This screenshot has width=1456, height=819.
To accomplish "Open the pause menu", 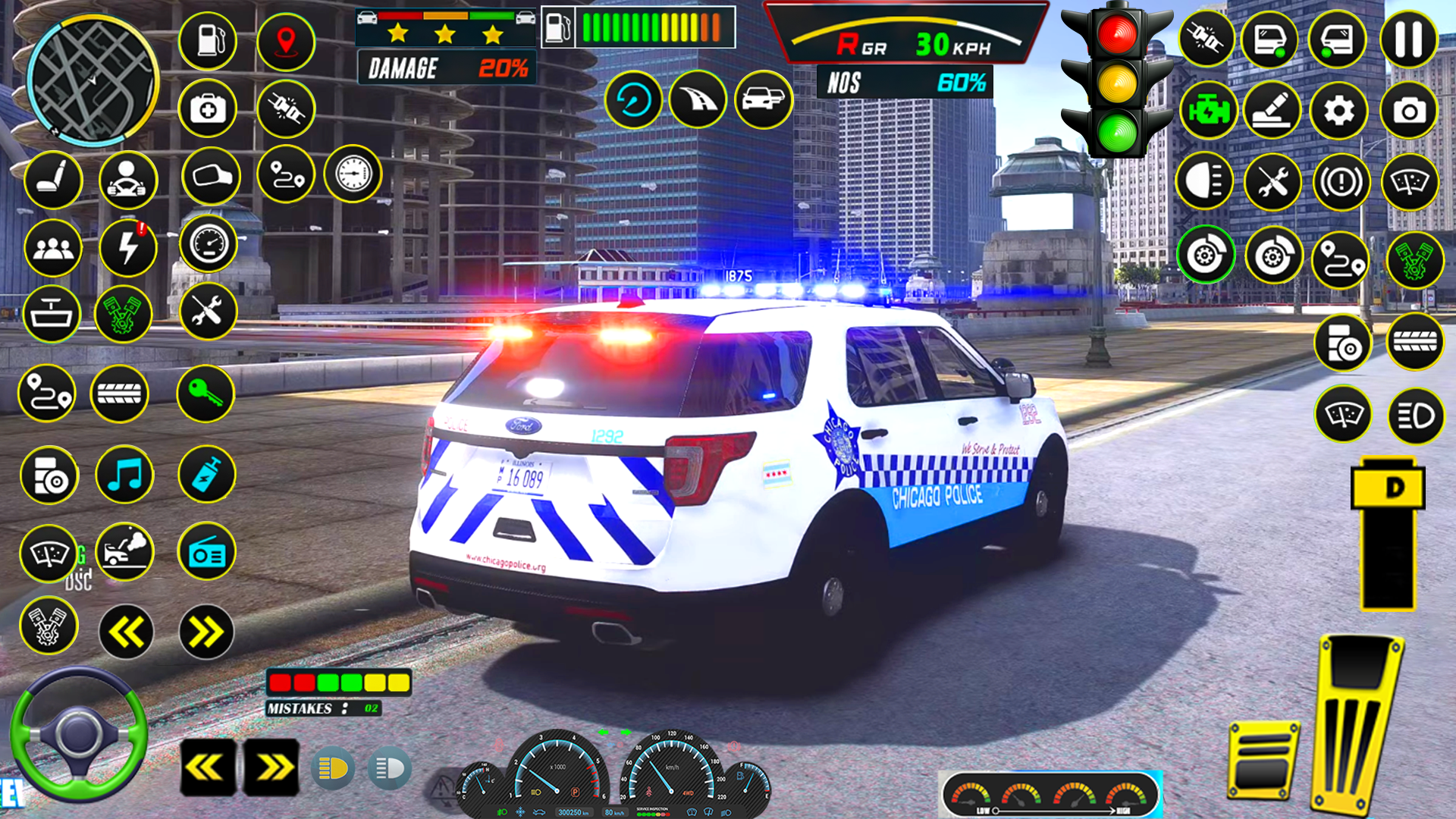I will (1409, 39).
